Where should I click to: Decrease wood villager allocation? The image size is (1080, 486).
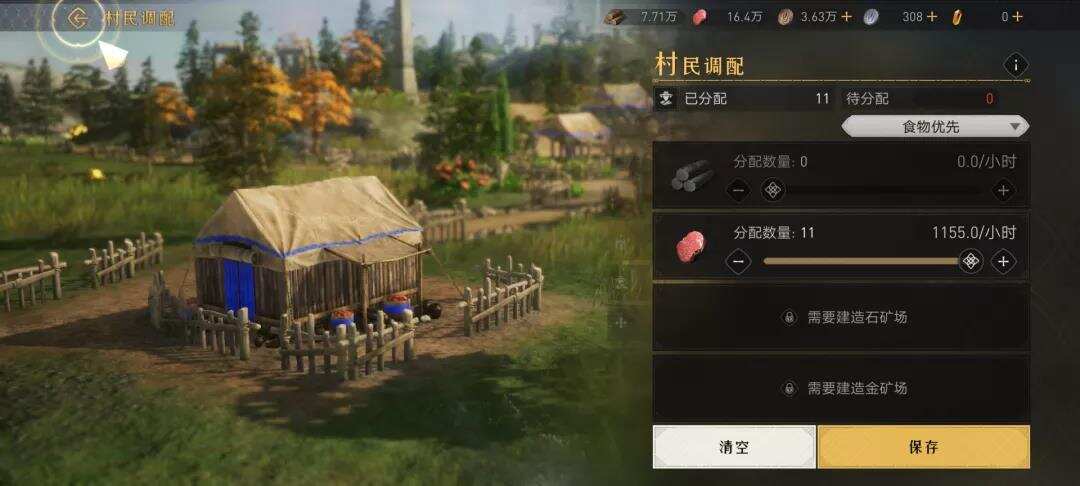[x=738, y=190]
